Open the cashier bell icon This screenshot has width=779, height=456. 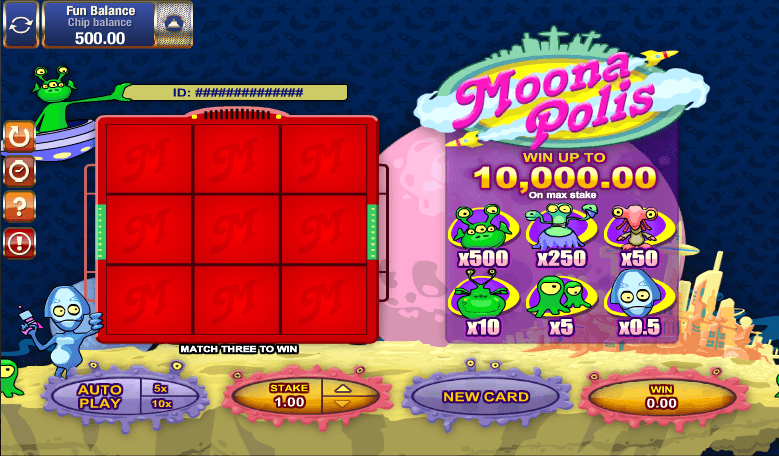[x=176, y=22]
